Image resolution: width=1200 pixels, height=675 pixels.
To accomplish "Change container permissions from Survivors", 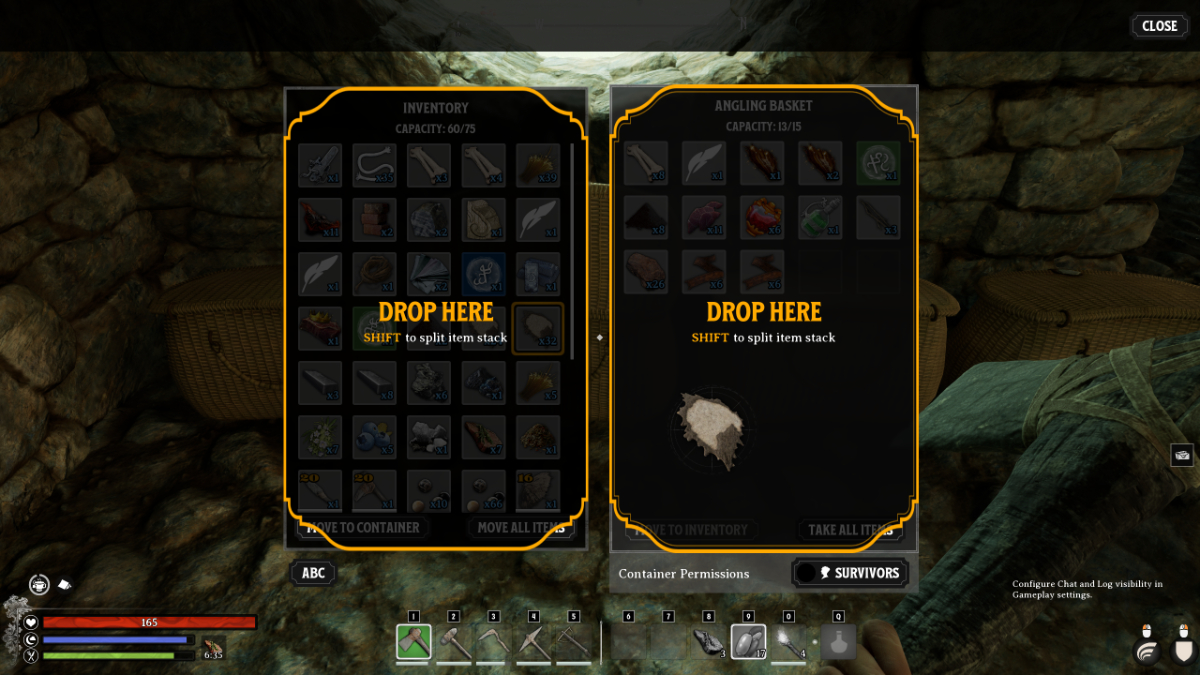I will click(851, 573).
